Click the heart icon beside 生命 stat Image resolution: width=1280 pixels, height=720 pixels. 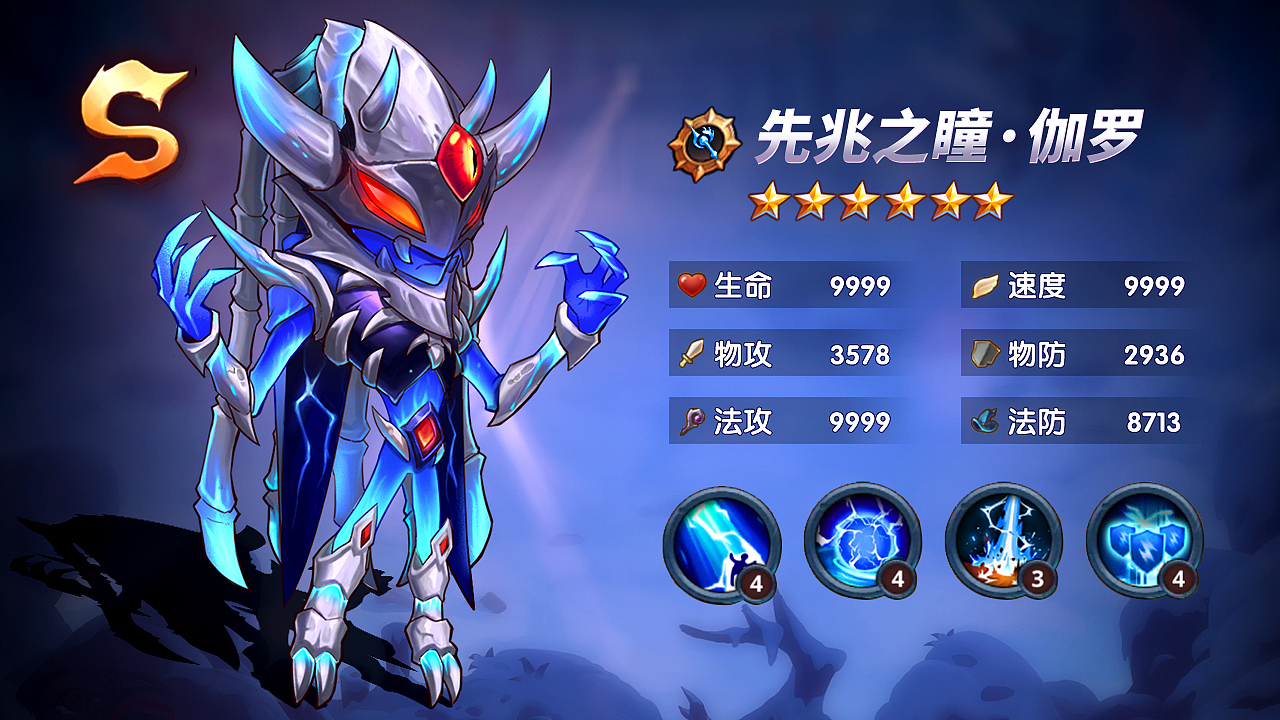point(691,287)
